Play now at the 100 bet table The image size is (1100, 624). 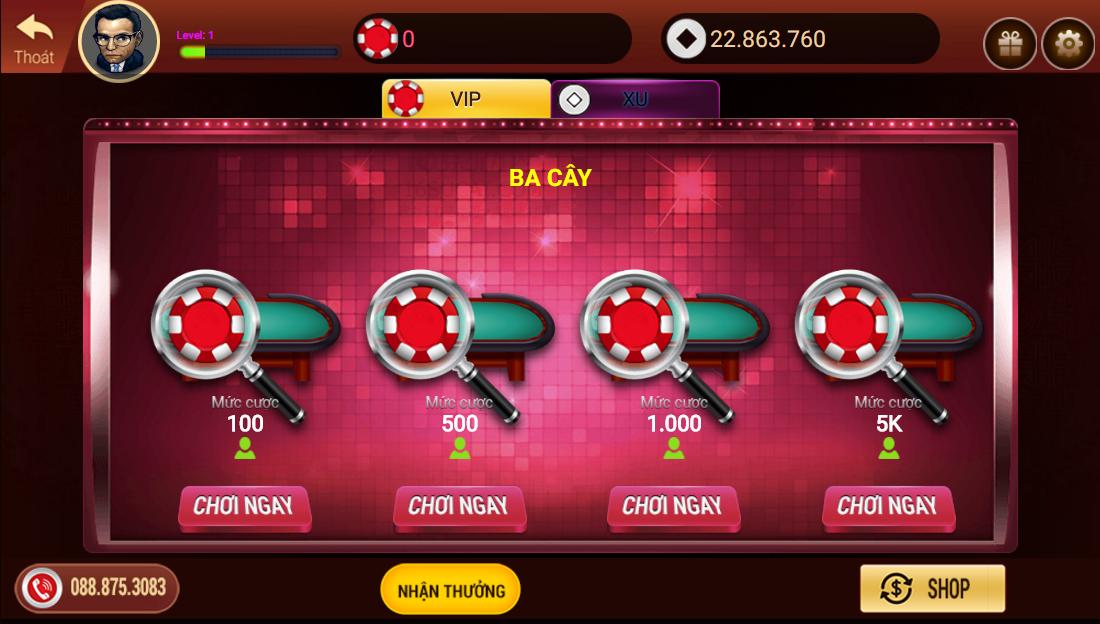coord(244,506)
